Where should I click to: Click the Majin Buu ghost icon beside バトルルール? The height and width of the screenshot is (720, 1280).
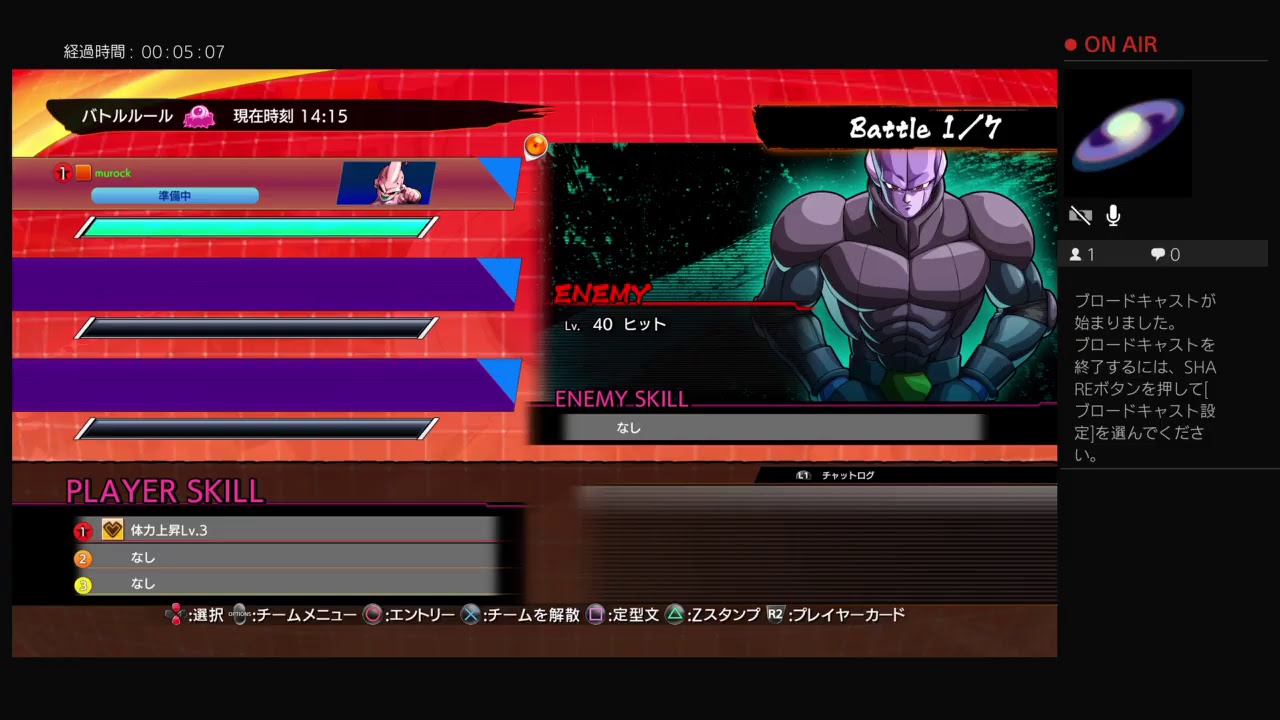tap(200, 116)
